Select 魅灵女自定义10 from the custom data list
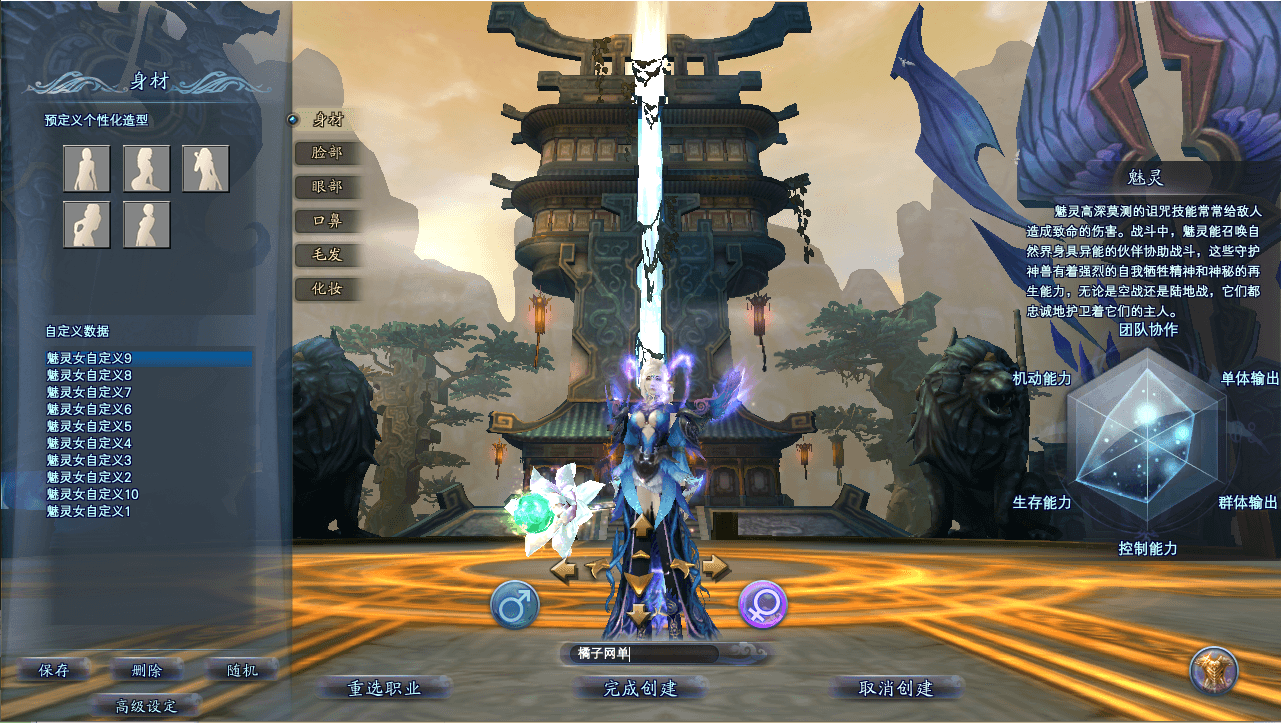Image resolution: width=1281 pixels, height=723 pixels. 93,494
